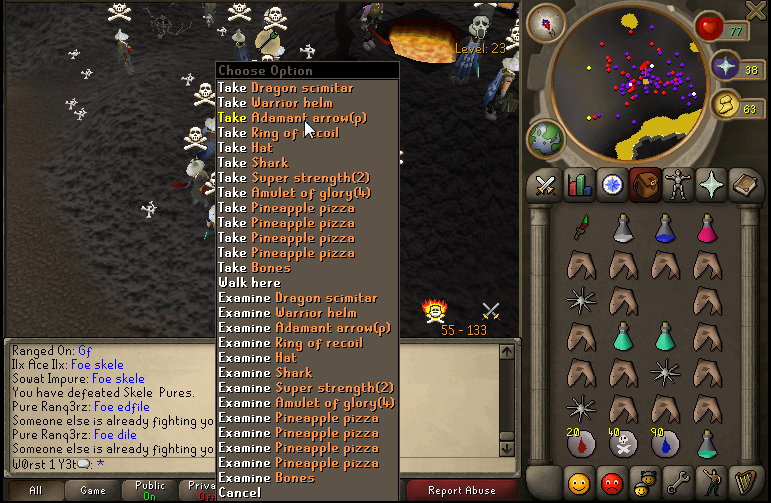Open the Skills bar-chart tab
Image resolution: width=771 pixels, height=503 pixels.
pyautogui.click(x=579, y=185)
